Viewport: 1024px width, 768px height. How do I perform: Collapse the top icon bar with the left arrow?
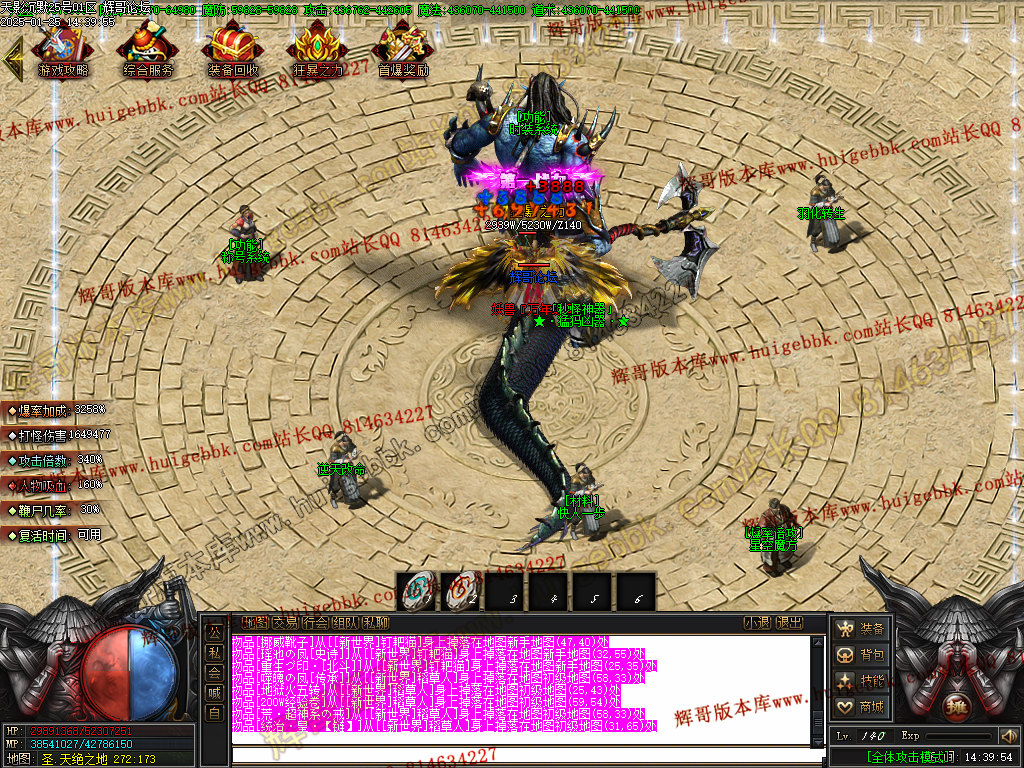point(13,60)
